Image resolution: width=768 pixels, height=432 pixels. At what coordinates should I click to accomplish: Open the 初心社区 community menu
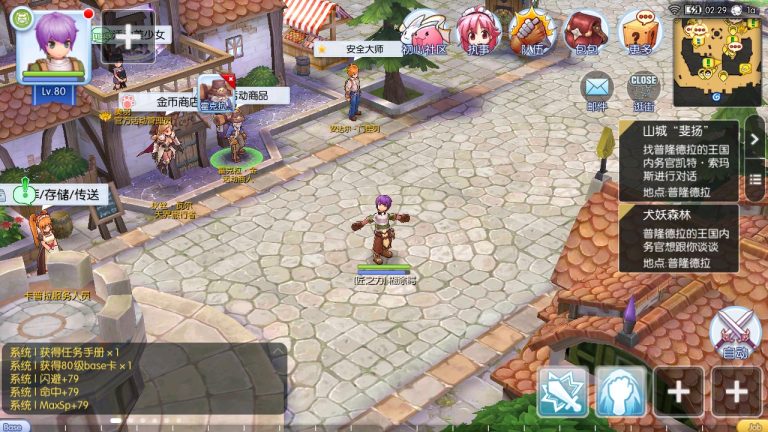(x=425, y=33)
